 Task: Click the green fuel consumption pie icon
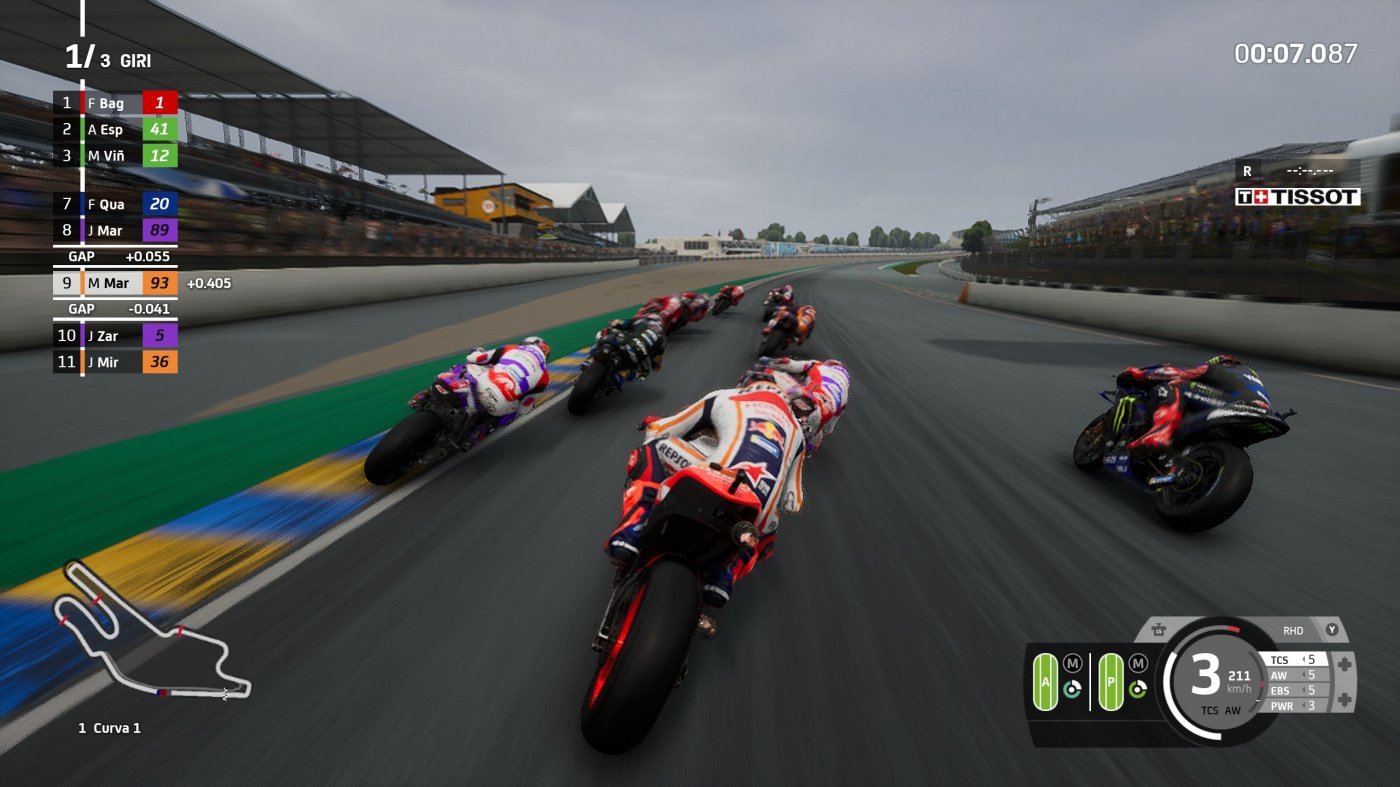click(1138, 688)
